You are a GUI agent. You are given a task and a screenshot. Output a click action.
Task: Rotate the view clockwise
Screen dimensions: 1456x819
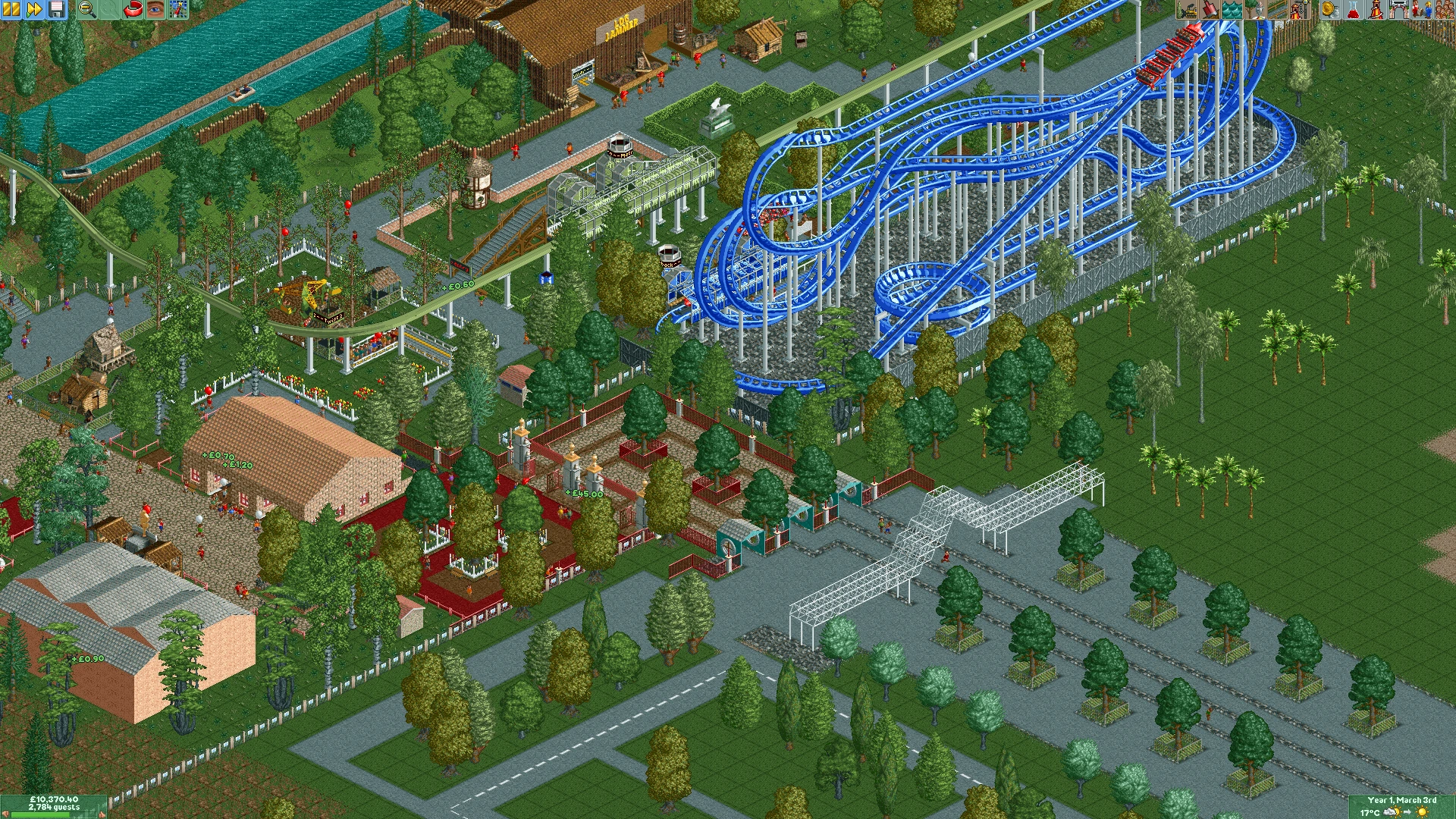(x=132, y=10)
